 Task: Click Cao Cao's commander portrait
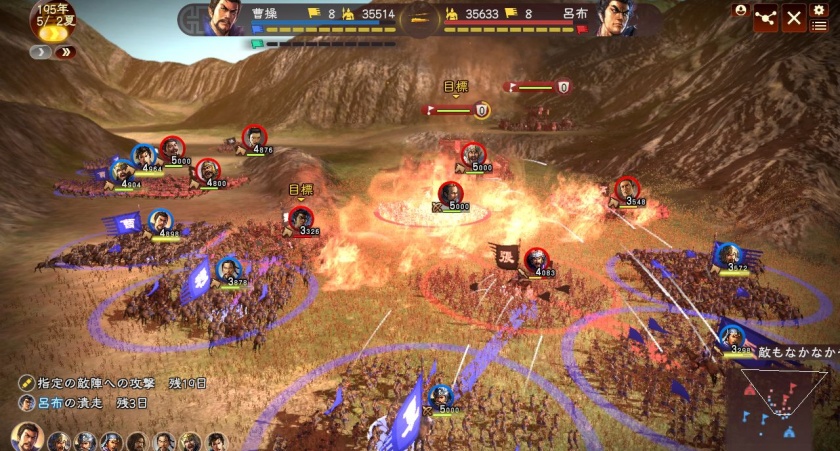click(227, 17)
